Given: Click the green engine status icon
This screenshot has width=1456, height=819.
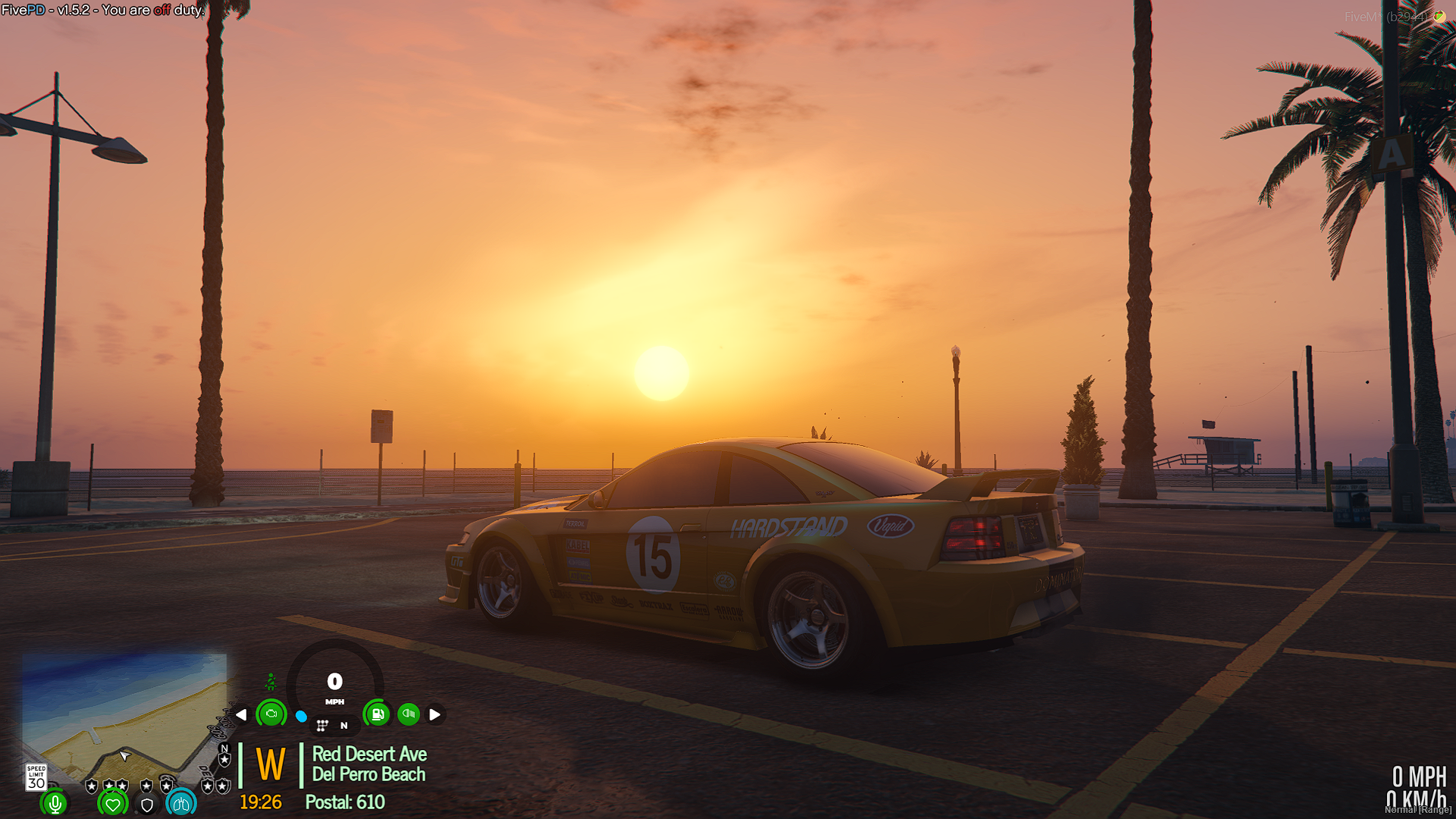Looking at the screenshot, I should tap(271, 714).
